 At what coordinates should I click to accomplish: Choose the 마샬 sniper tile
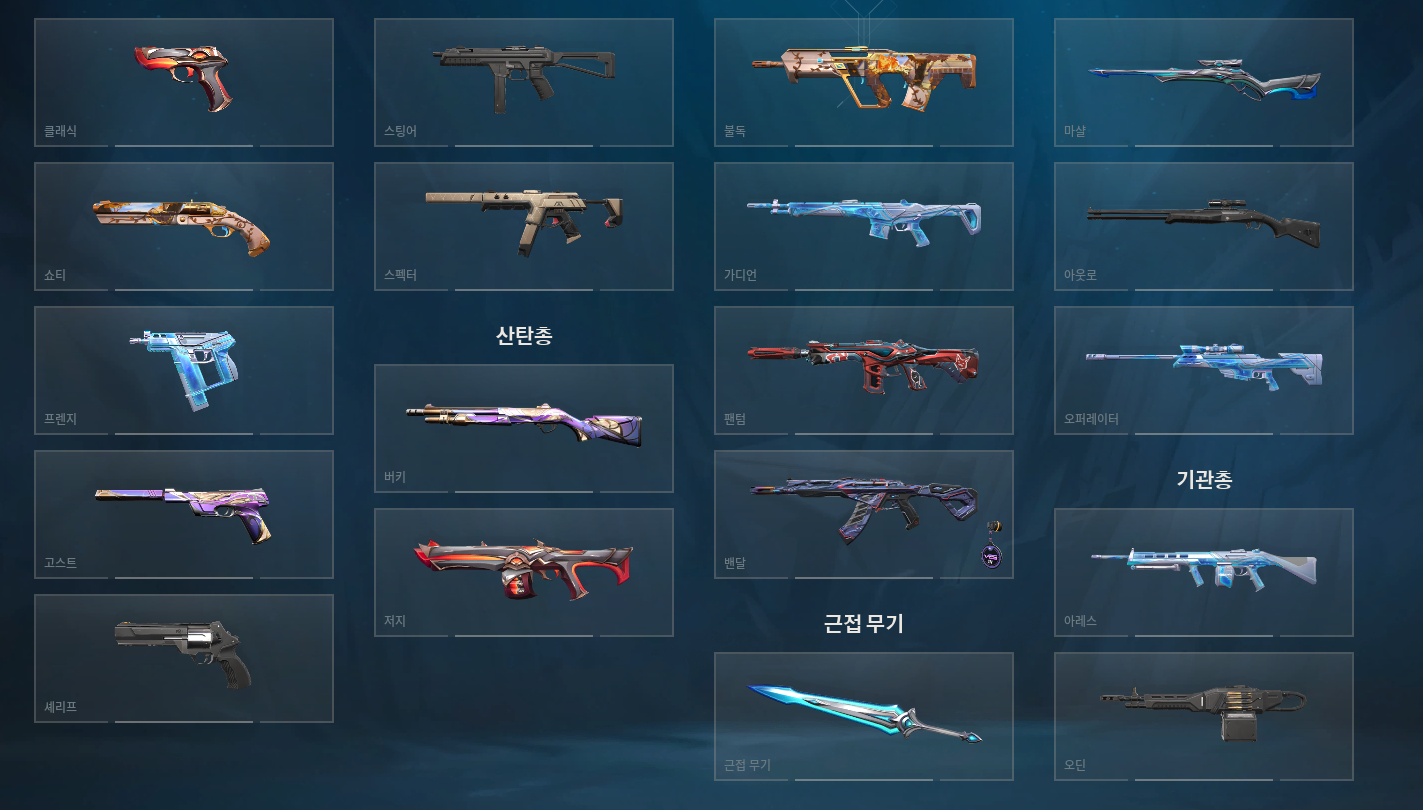click(x=1204, y=82)
